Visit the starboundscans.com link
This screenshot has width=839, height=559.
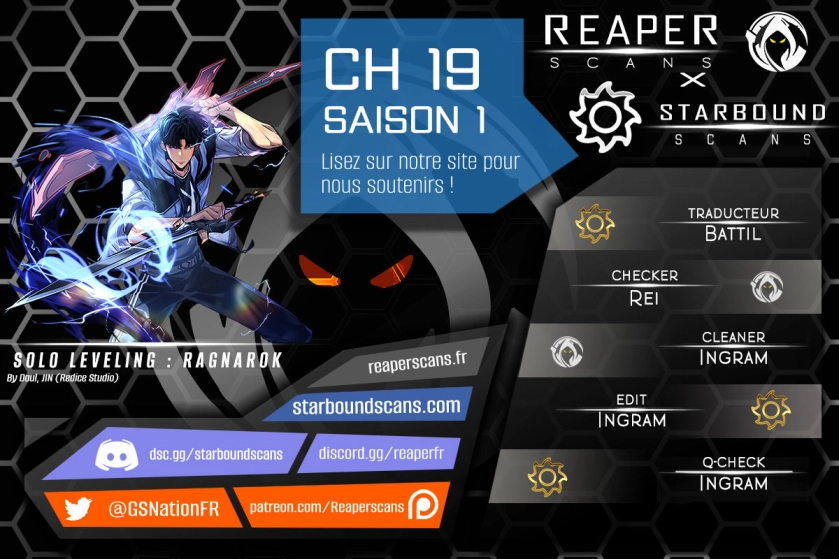click(x=376, y=406)
